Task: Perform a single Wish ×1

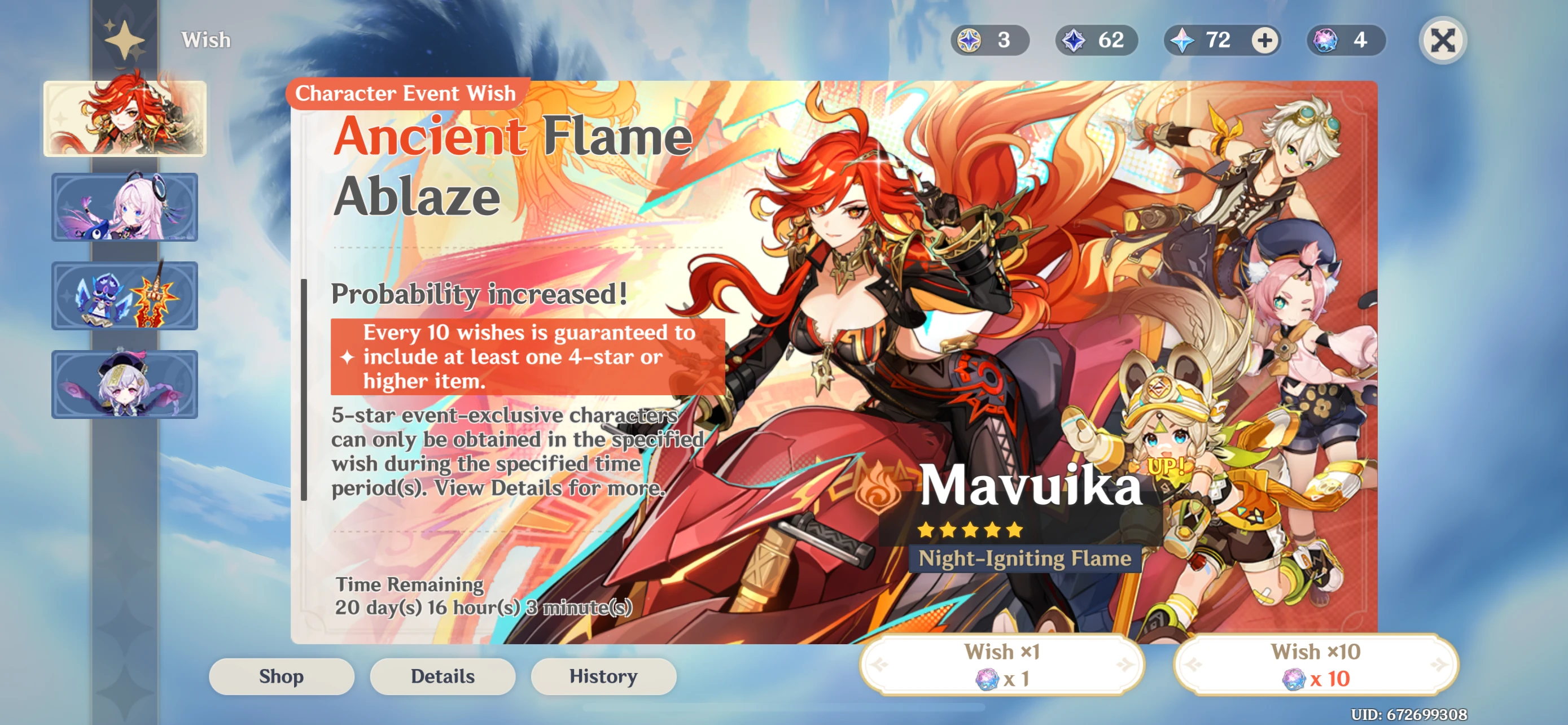Action: pos(1003,664)
